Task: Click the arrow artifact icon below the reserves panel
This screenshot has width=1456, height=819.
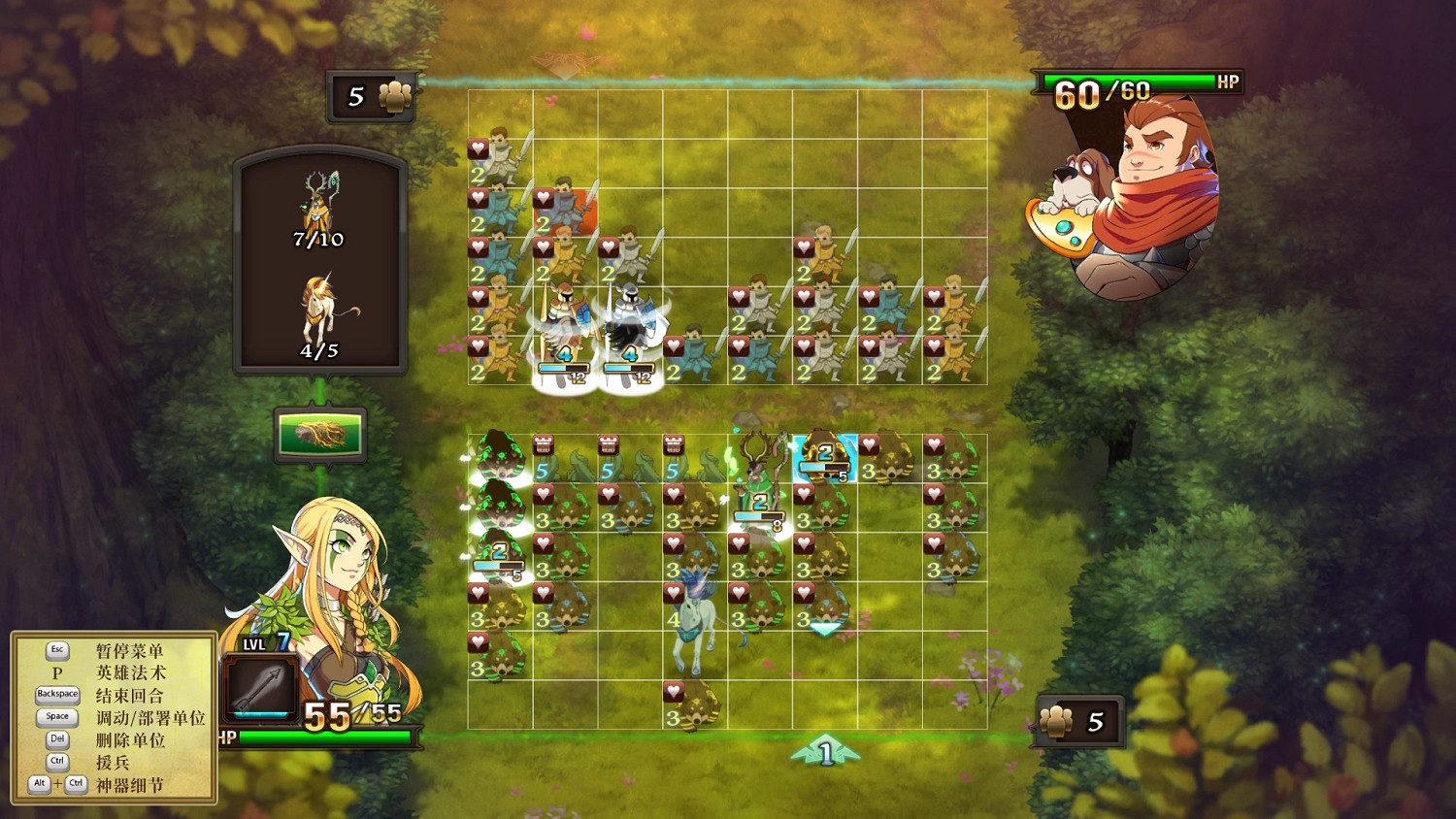Action: click(320, 437)
